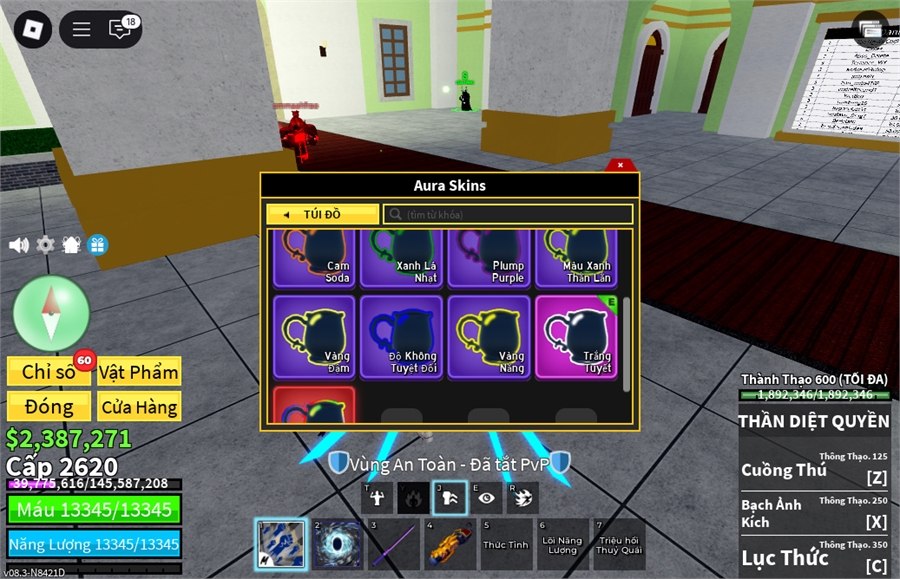Open the Vật Phẩm items menu
This screenshot has width=900, height=579.
139,372
